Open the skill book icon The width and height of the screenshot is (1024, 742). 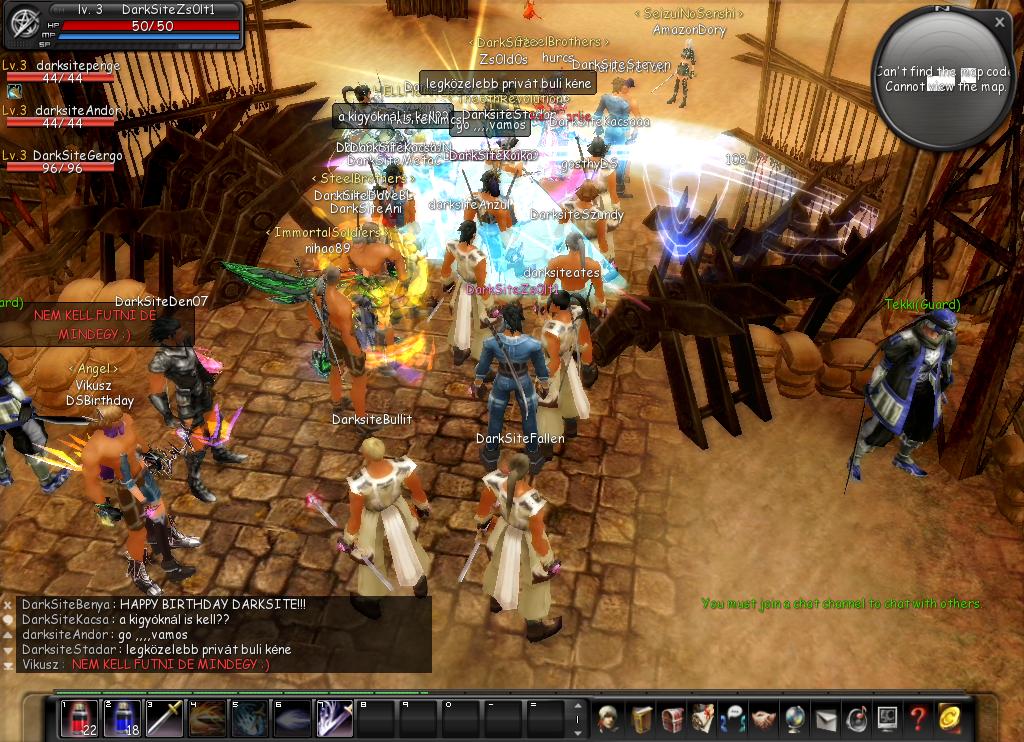click(640, 718)
